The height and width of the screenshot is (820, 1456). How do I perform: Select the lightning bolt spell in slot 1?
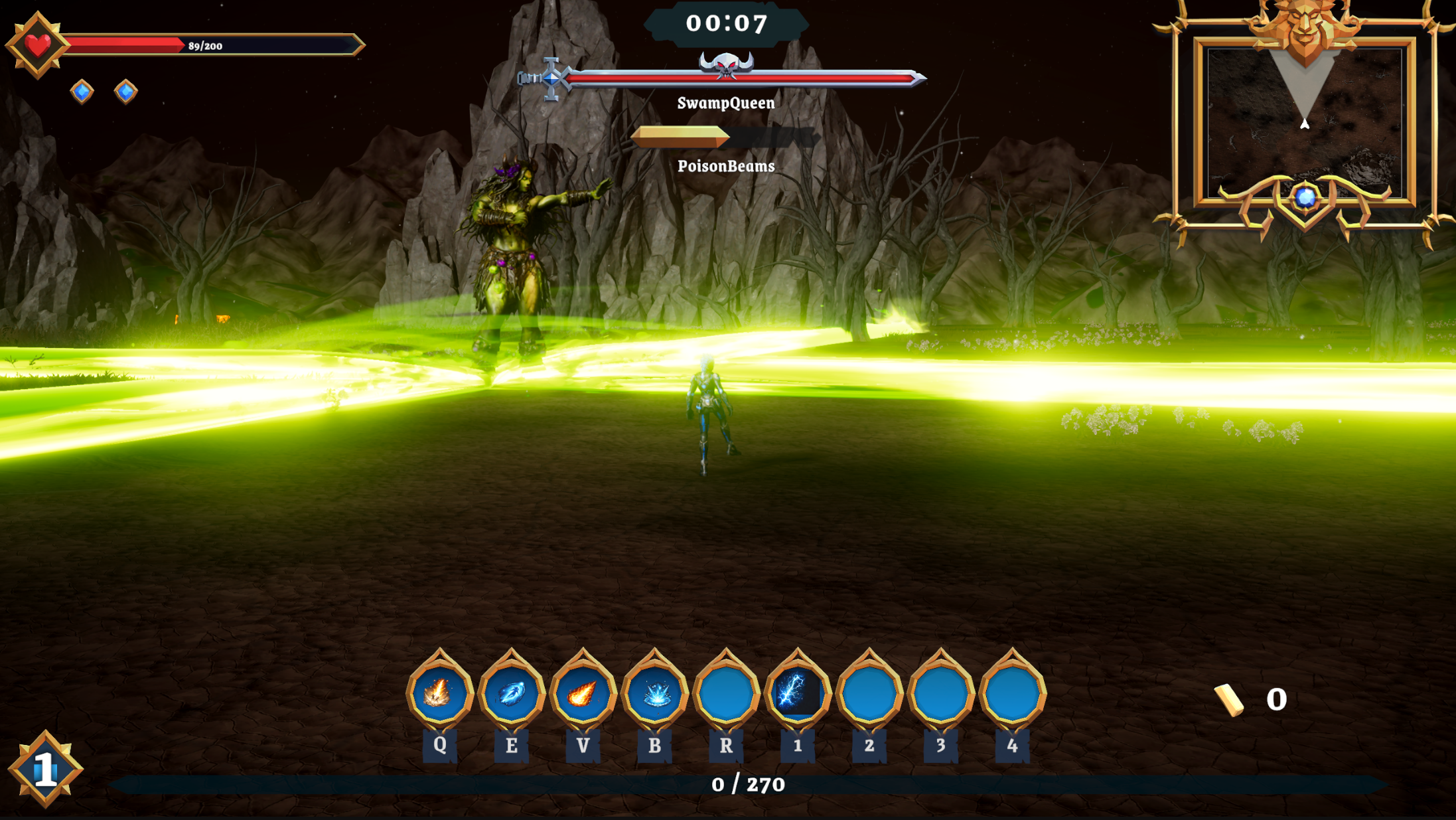[798, 693]
